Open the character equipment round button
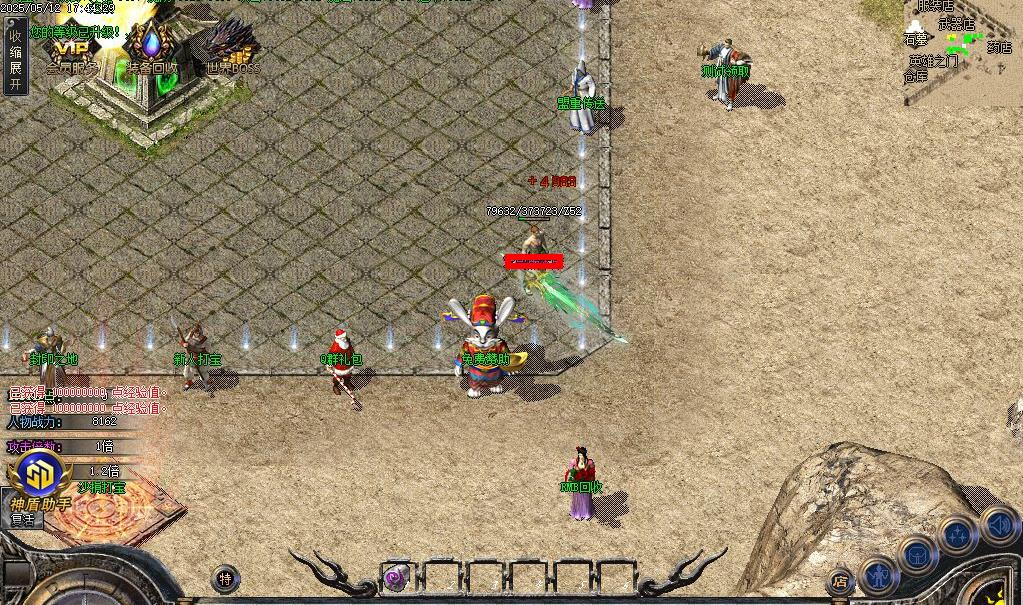1023x605 pixels. point(879,575)
